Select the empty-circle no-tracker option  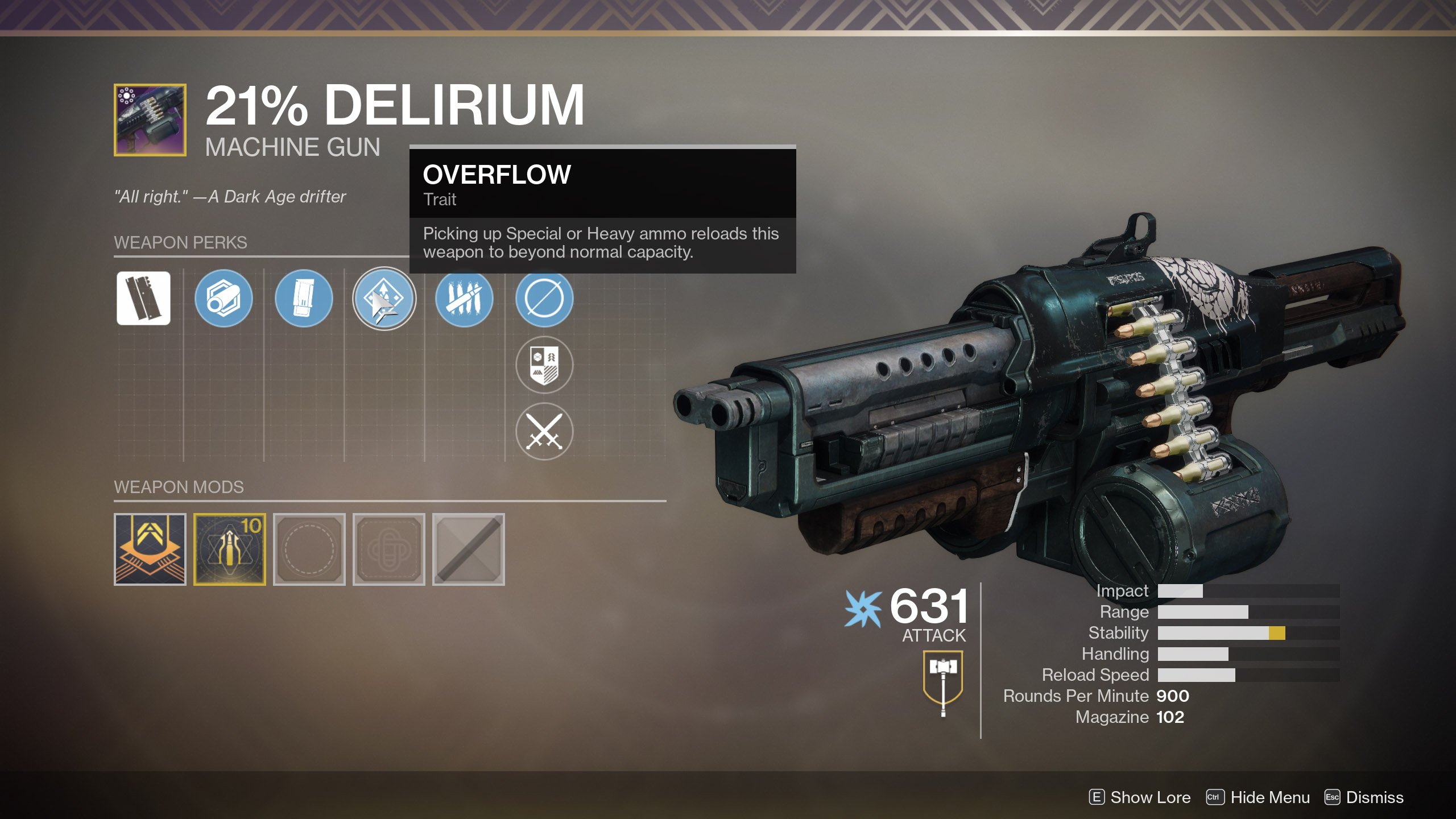pos(544,299)
